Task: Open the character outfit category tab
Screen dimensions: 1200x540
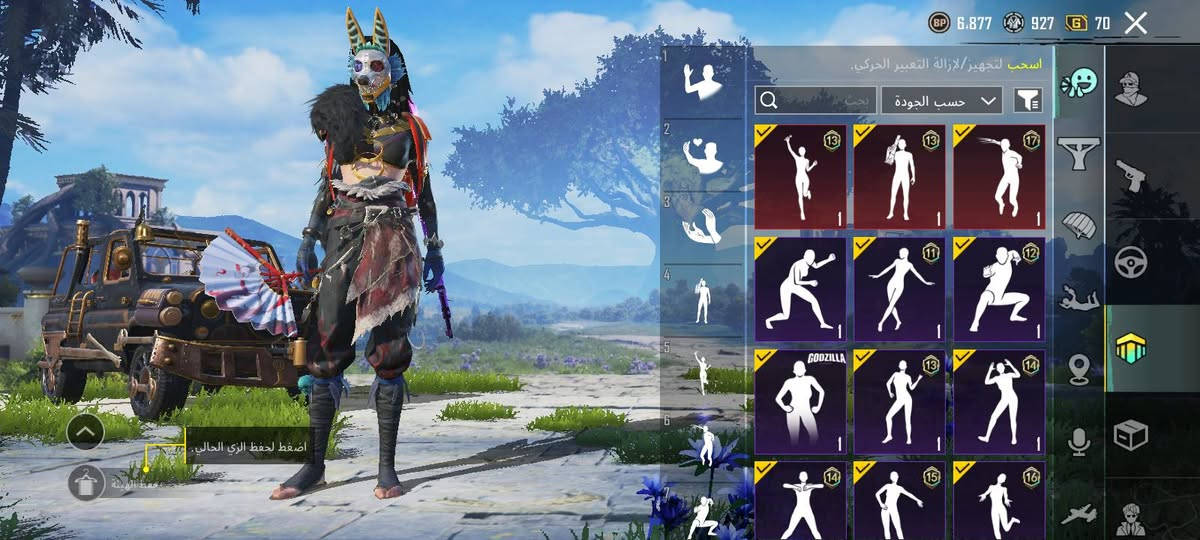Action: (1131, 89)
